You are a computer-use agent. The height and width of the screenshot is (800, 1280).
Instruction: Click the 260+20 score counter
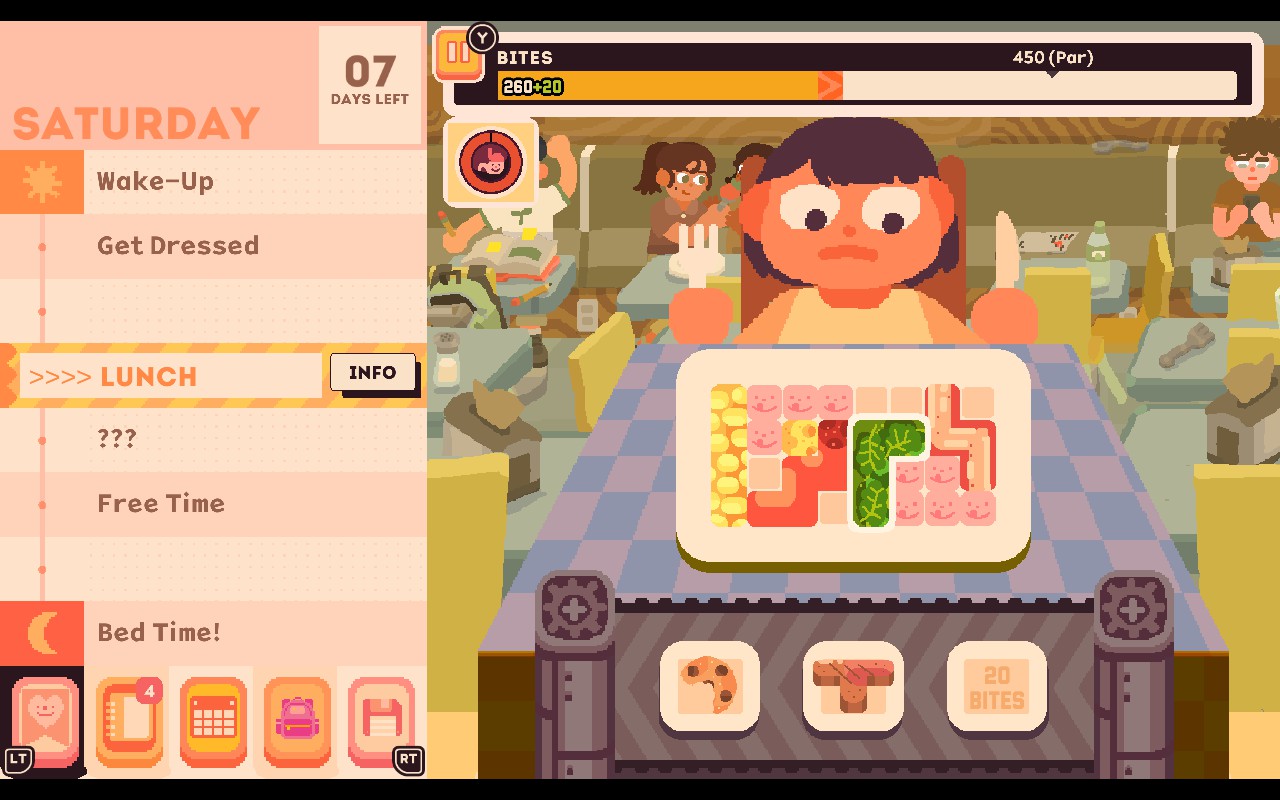click(531, 88)
